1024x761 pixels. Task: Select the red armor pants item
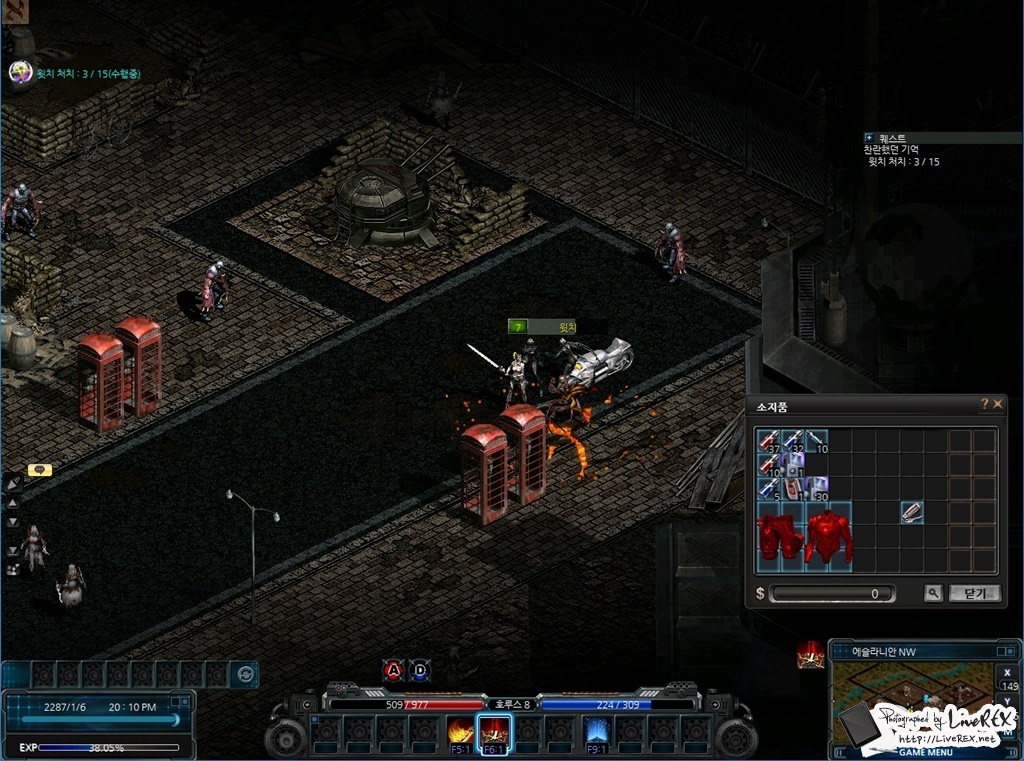(780, 537)
